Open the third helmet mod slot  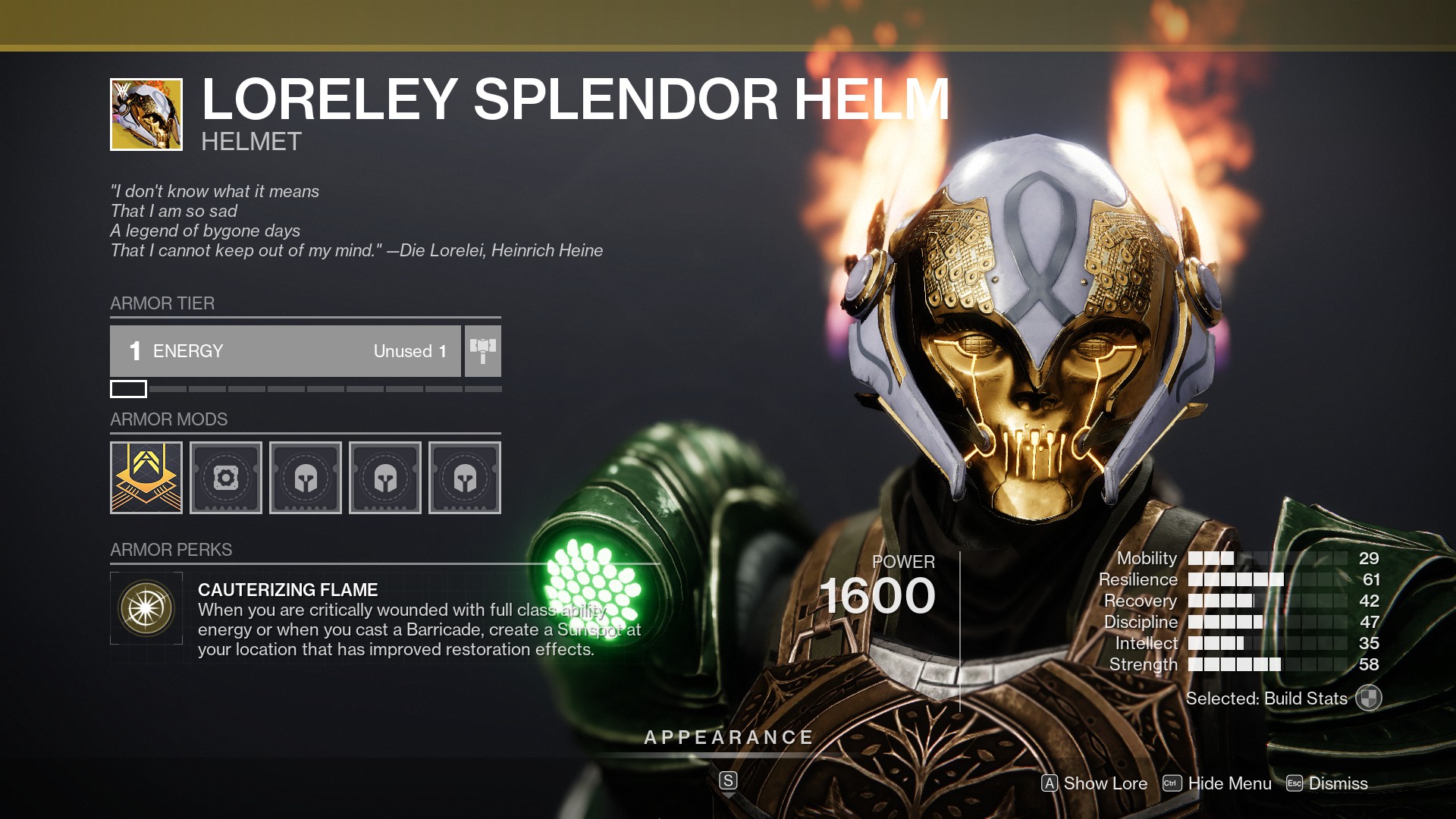(465, 477)
